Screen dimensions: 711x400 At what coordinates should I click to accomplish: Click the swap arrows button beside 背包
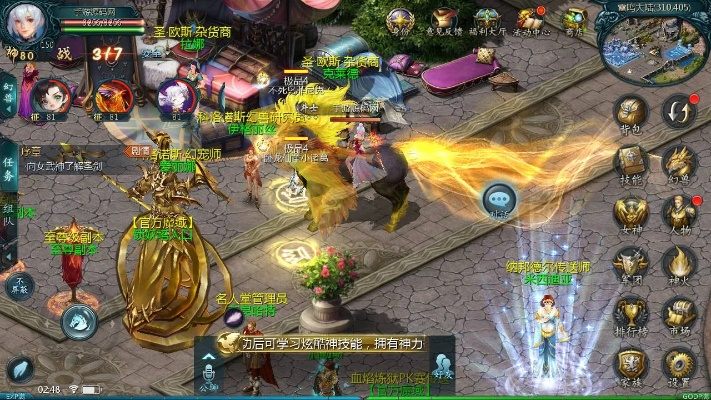point(680,110)
